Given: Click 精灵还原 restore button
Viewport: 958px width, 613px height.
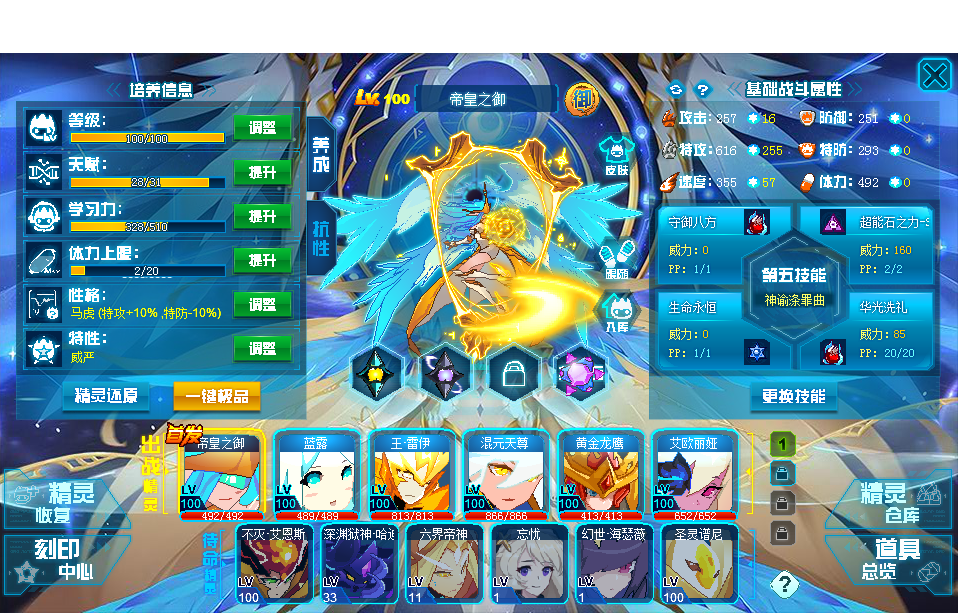Looking at the screenshot, I should pyautogui.click(x=106, y=396).
